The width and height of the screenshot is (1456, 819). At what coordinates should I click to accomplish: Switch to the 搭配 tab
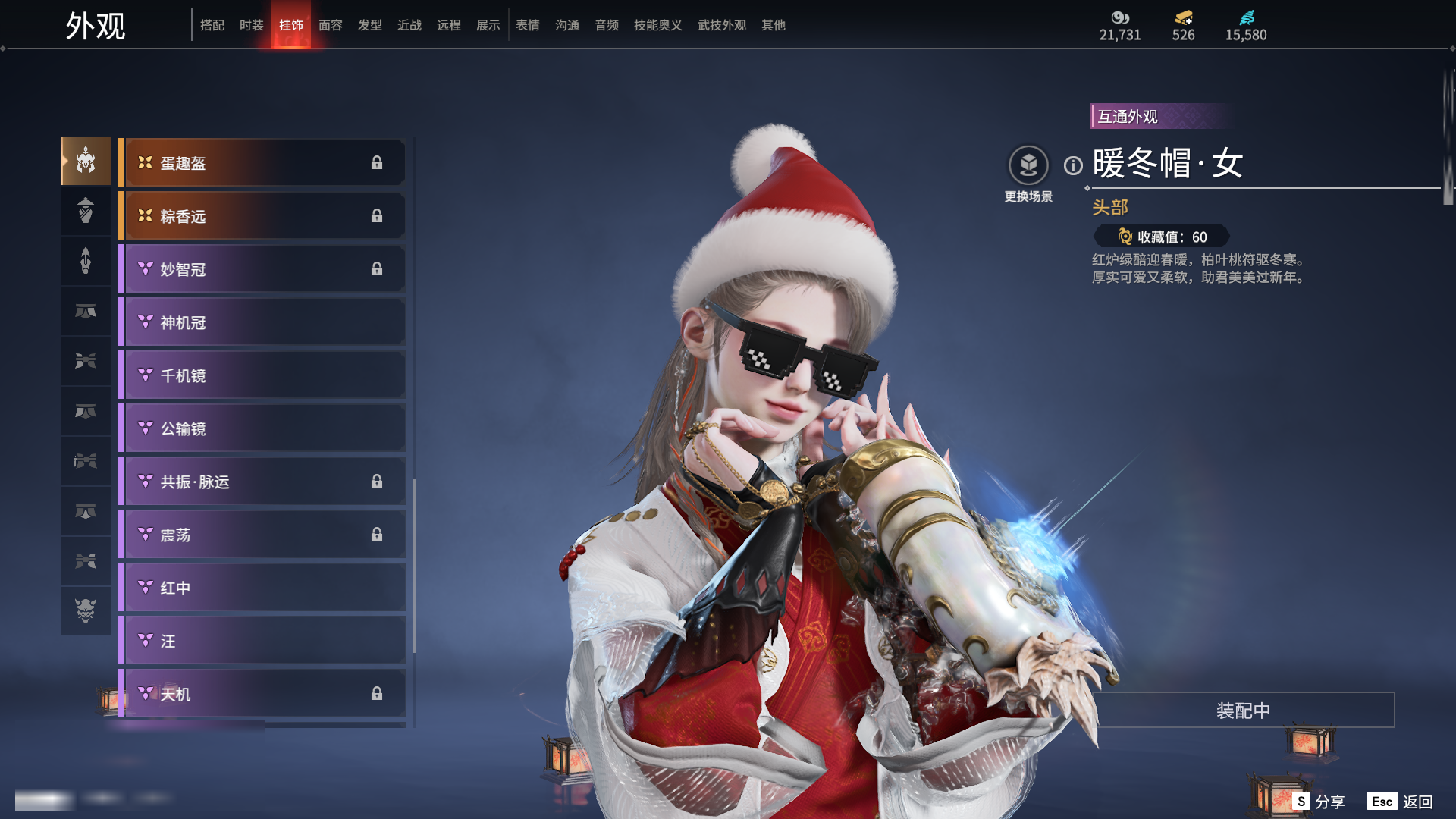pyautogui.click(x=212, y=25)
